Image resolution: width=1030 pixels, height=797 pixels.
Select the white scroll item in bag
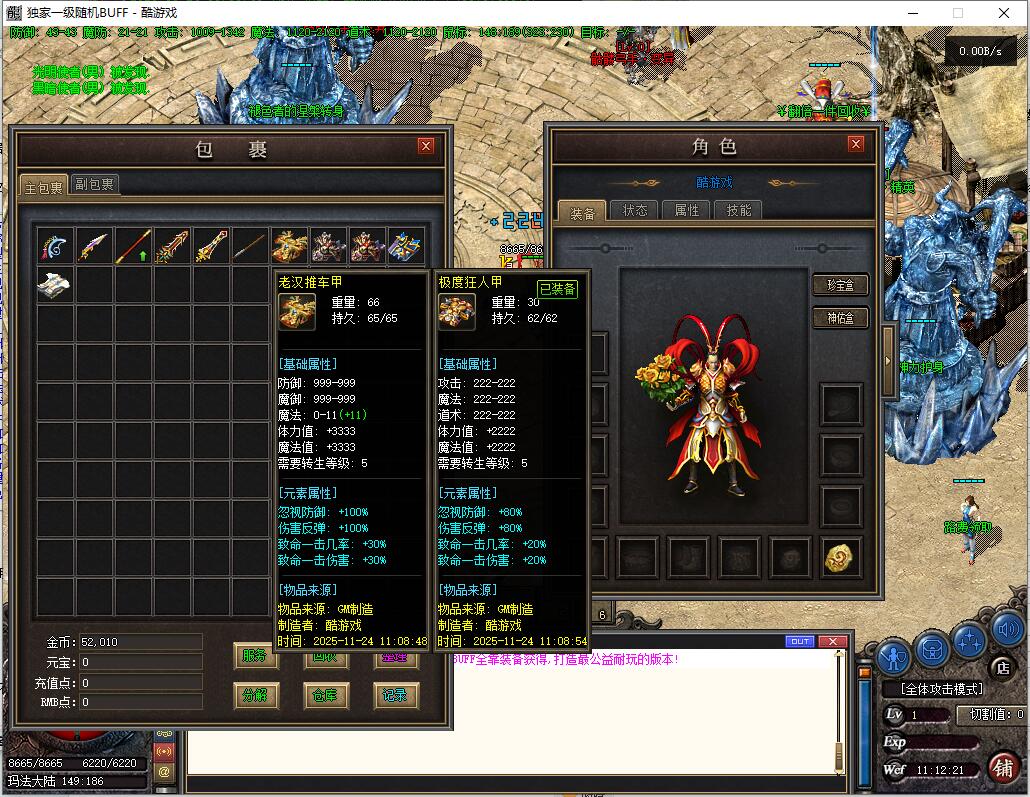[x=55, y=285]
